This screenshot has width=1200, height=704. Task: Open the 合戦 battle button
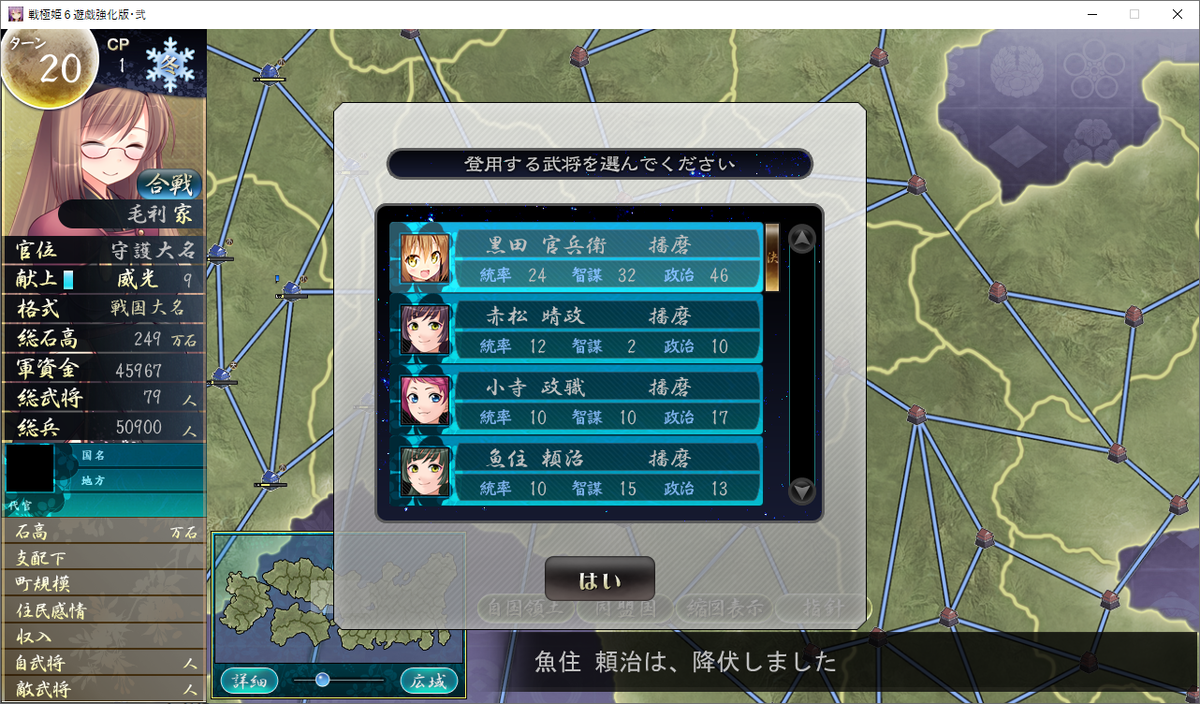click(170, 184)
